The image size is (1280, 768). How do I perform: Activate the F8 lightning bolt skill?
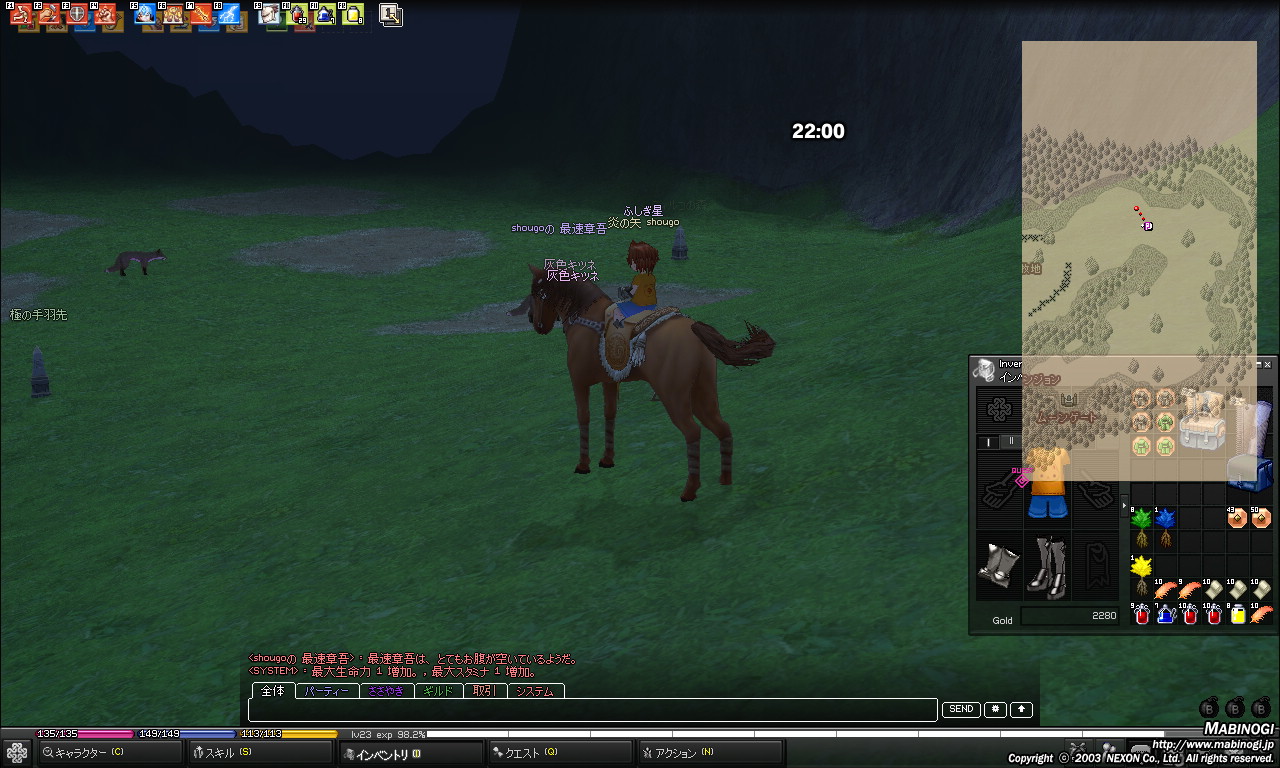click(229, 15)
